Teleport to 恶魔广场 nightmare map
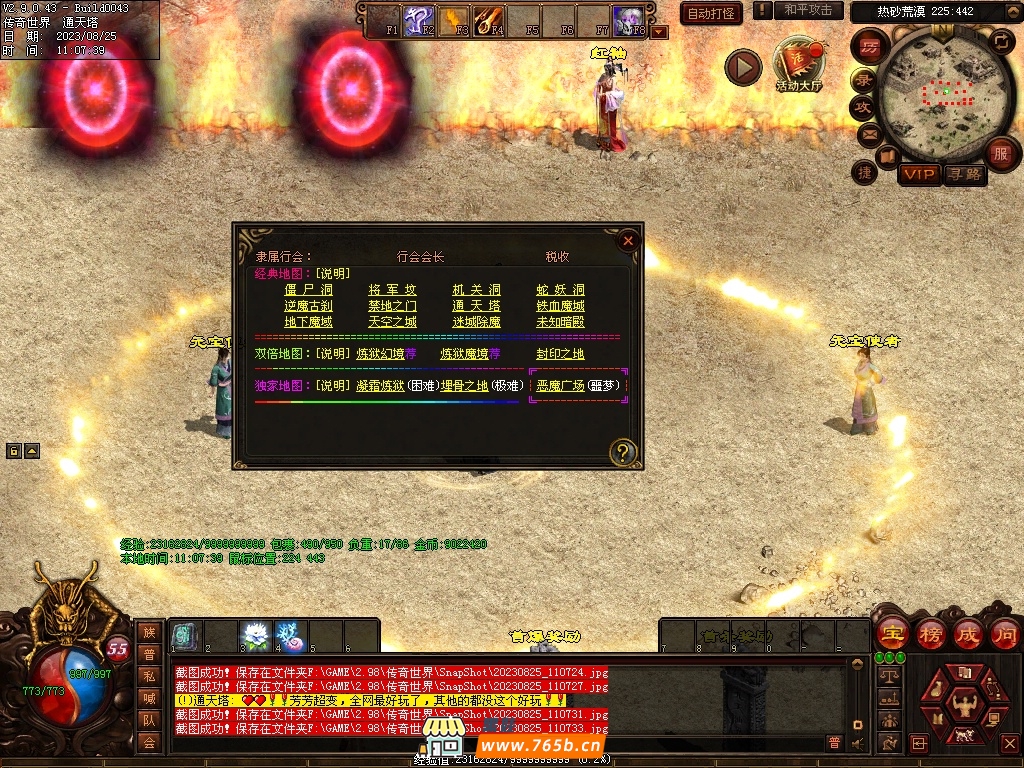The image size is (1024, 768). click(560, 386)
